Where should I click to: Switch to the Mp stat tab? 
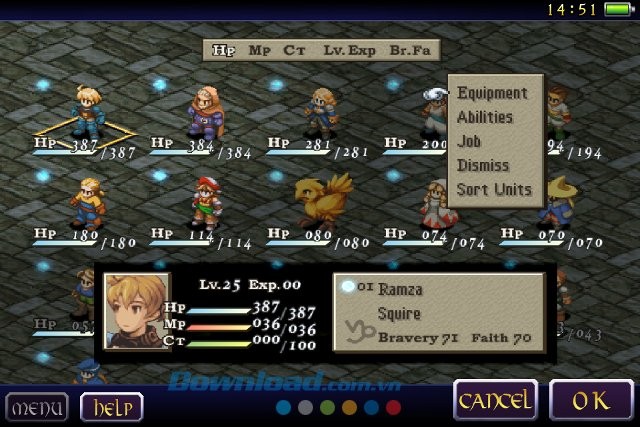pyautogui.click(x=259, y=49)
